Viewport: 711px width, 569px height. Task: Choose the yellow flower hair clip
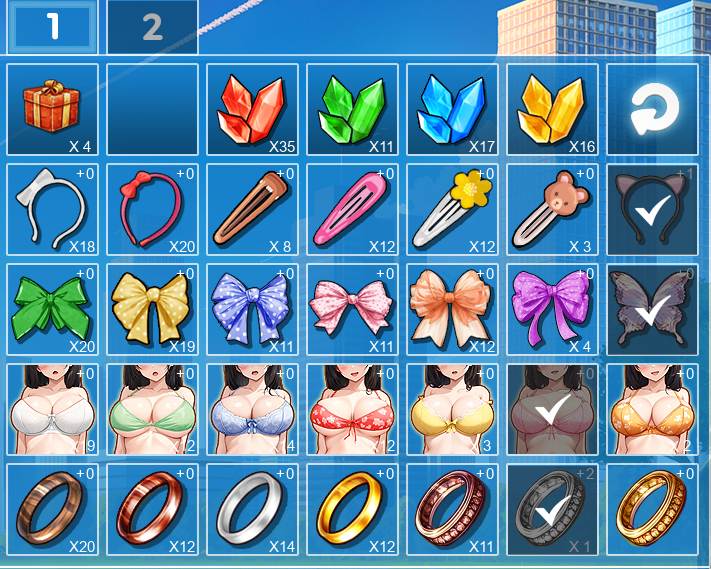coord(452,210)
